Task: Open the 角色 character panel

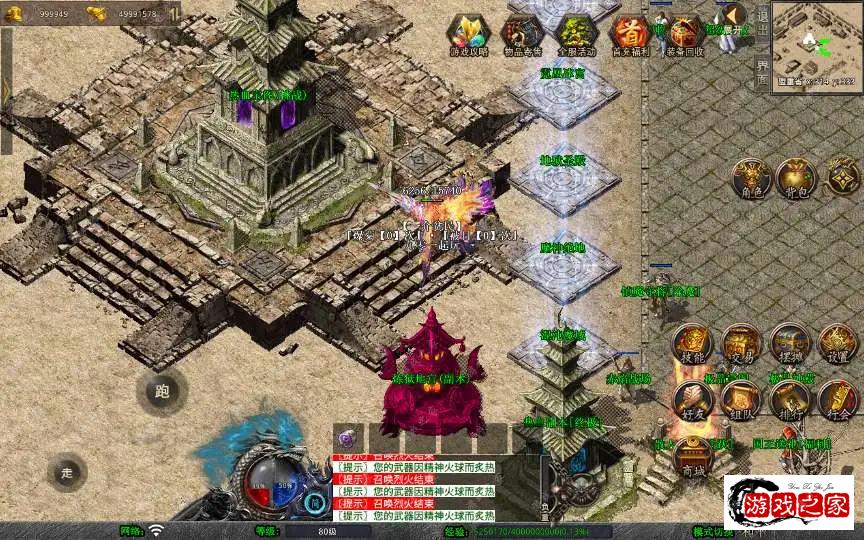Action: [x=750, y=176]
